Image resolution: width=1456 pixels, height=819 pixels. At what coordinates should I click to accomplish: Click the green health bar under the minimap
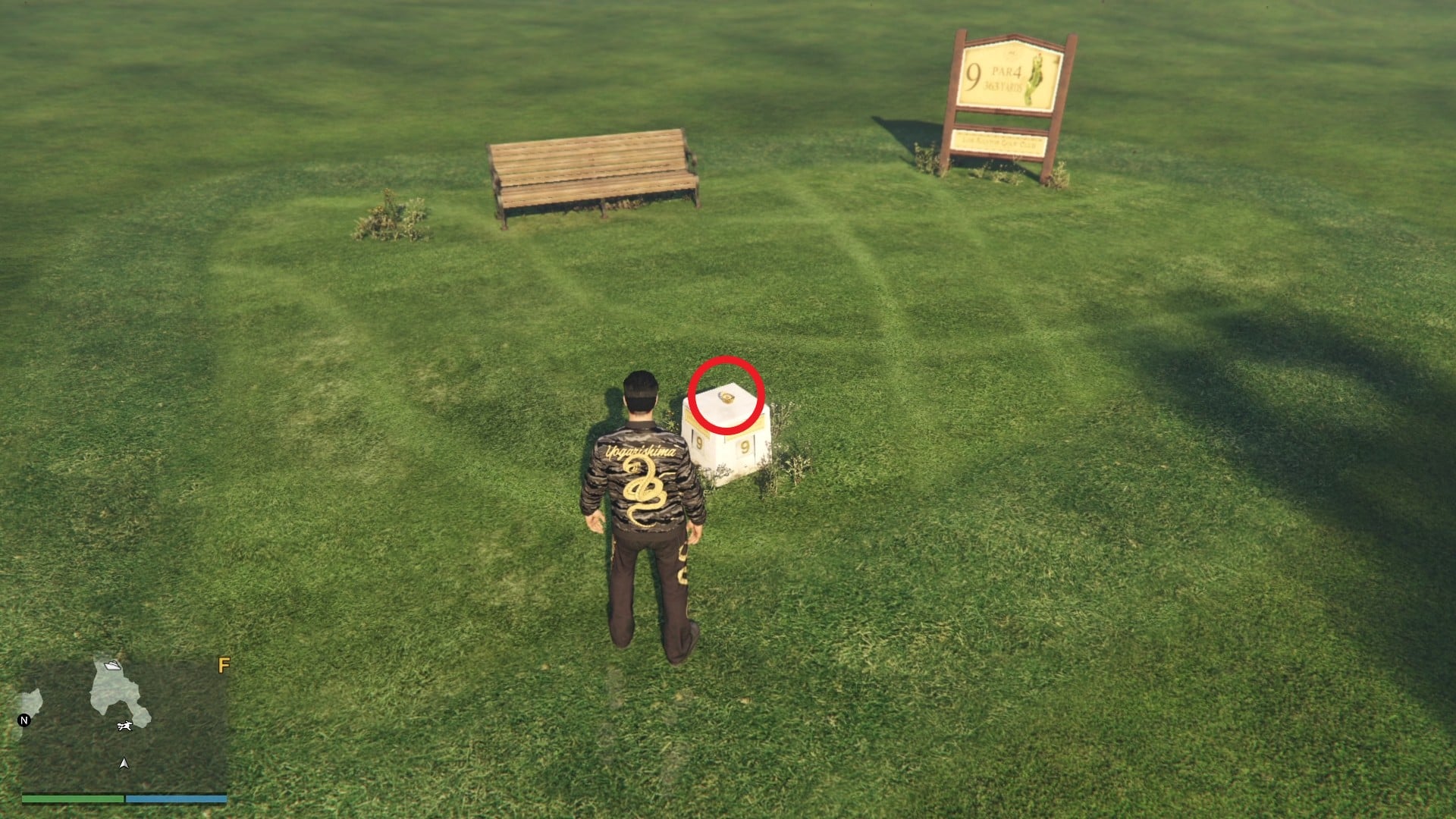[72, 800]
